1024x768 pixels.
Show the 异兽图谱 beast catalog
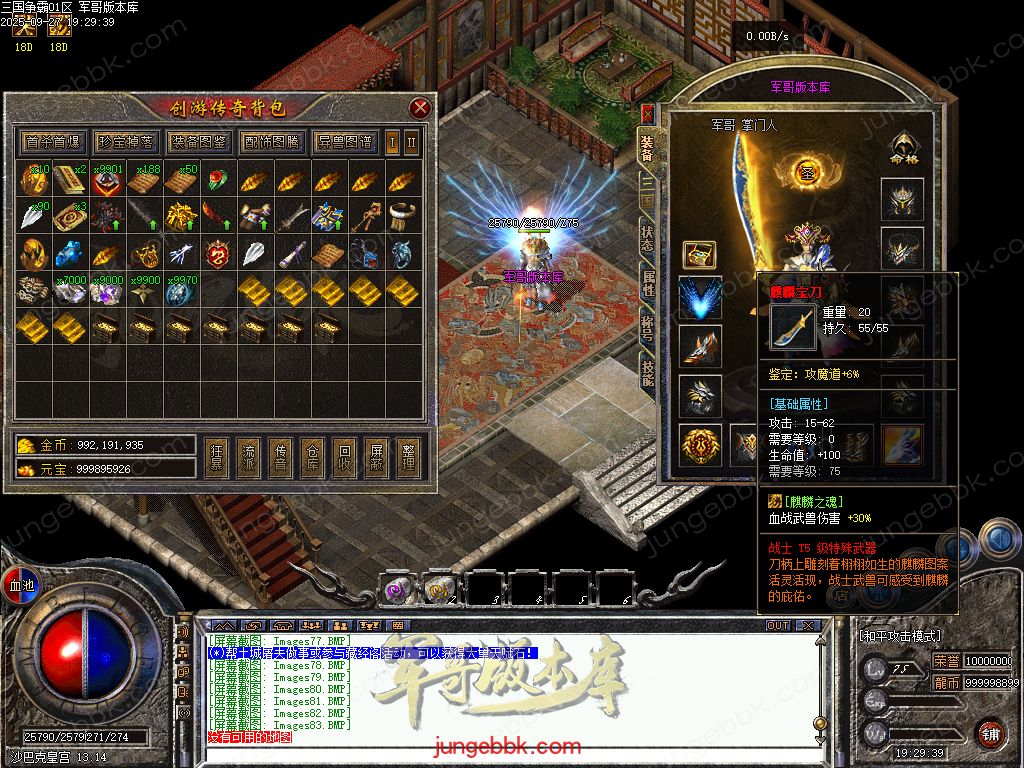(x=344, y=142)
